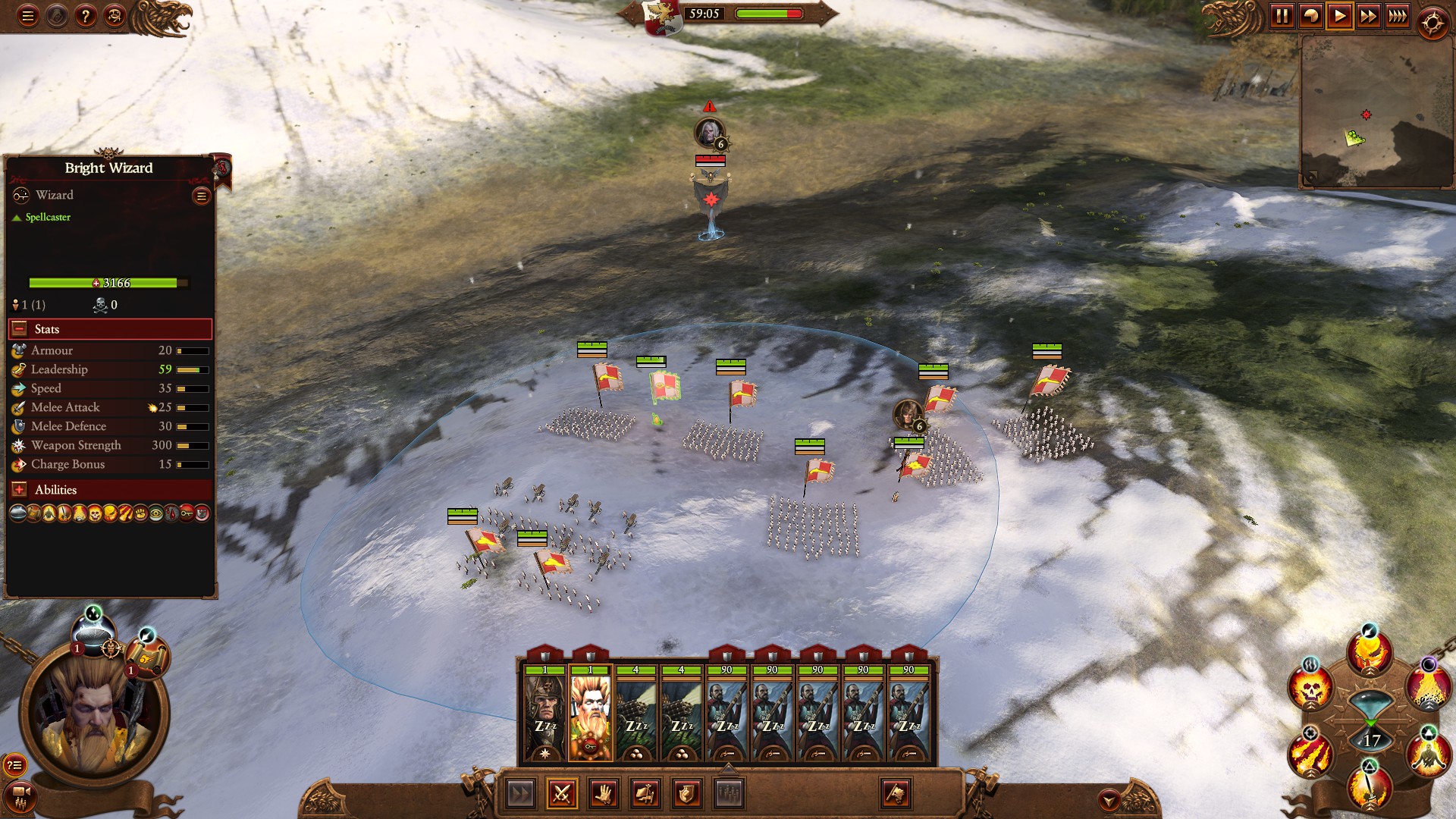
Task: Click the battlefield minimap
Action: (x=1375, y=111)
